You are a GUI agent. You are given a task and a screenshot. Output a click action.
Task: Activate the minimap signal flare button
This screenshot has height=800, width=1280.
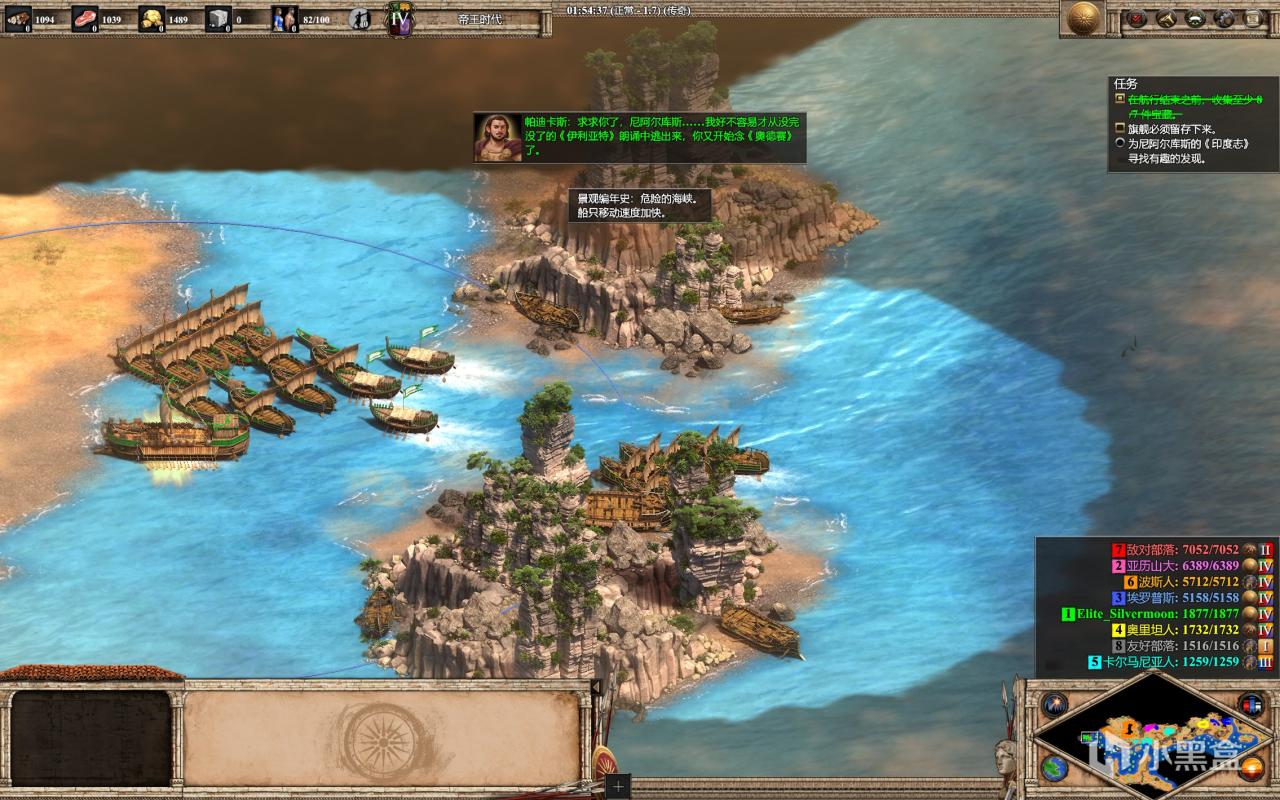[1054, 705]
